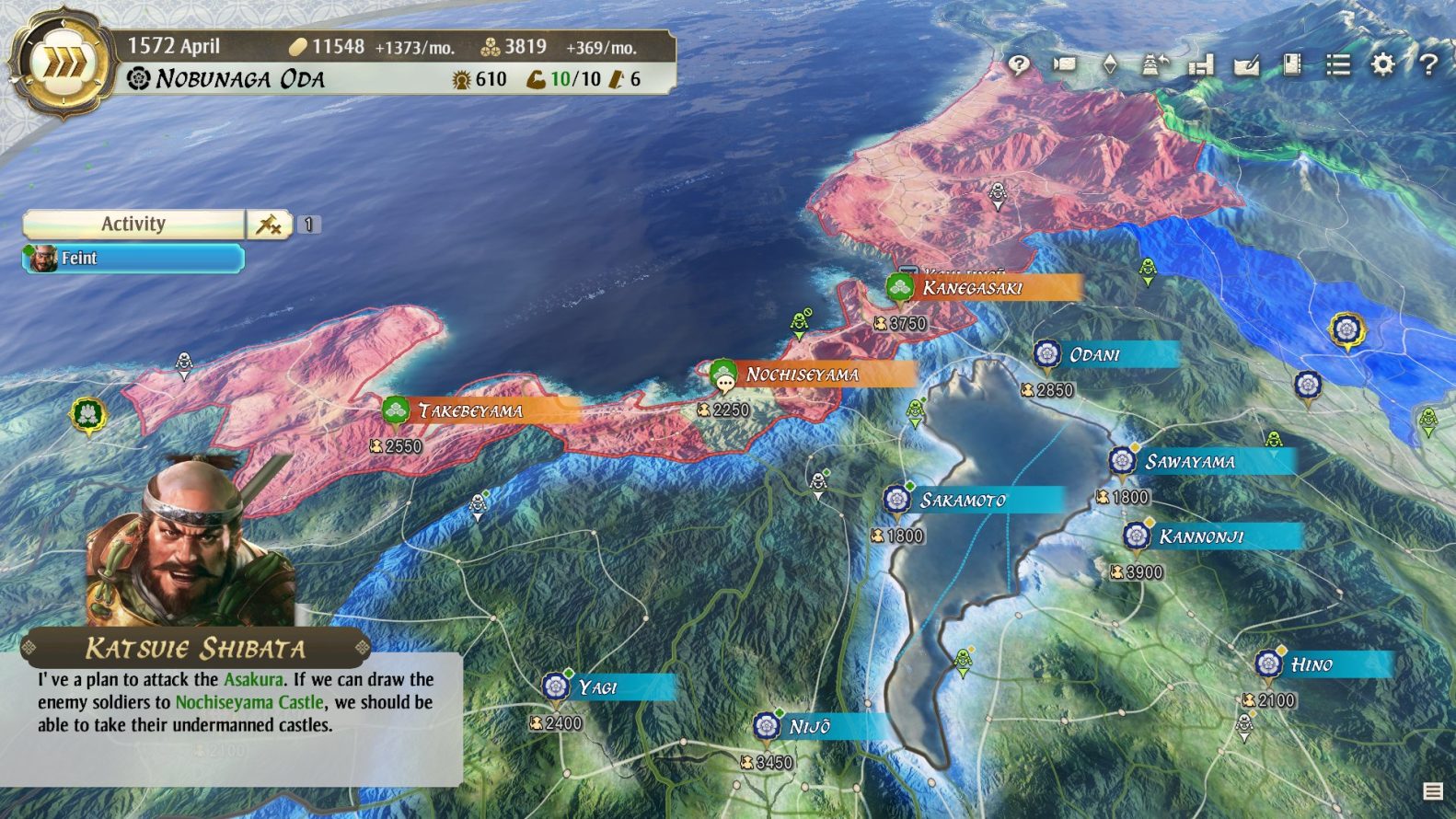Click the map with brush icon

(1246, 64)
